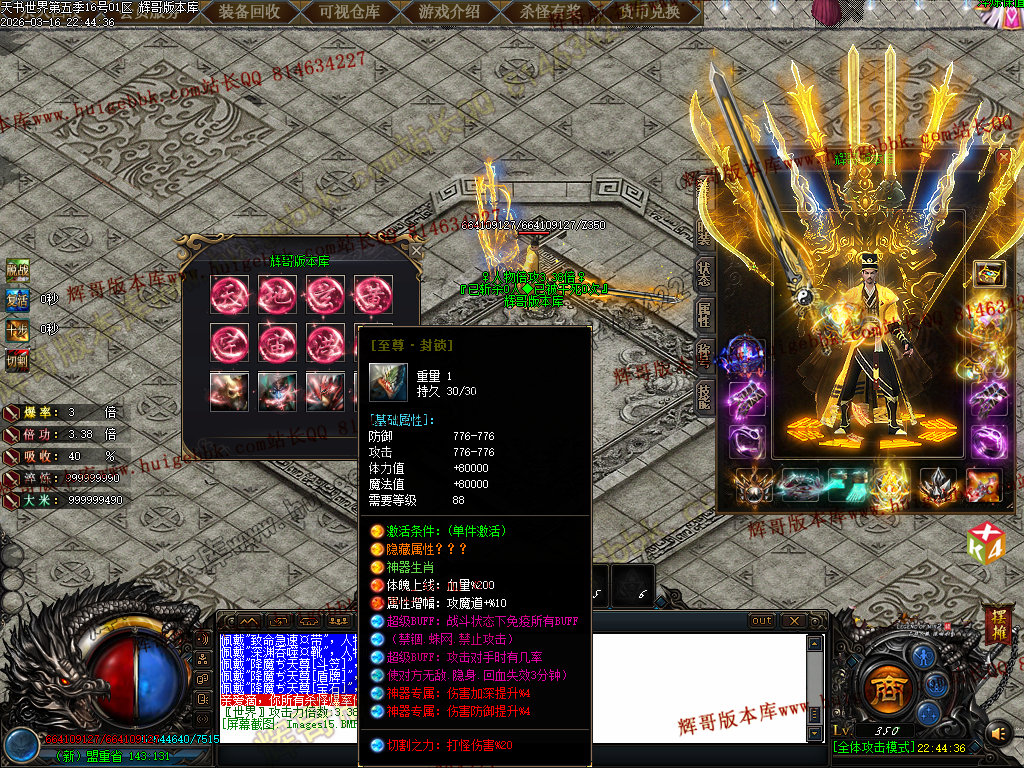Open the 货币兑换 currency exchange menu
The height and width of the screenshot is (768, 1024).
(649, 12)
